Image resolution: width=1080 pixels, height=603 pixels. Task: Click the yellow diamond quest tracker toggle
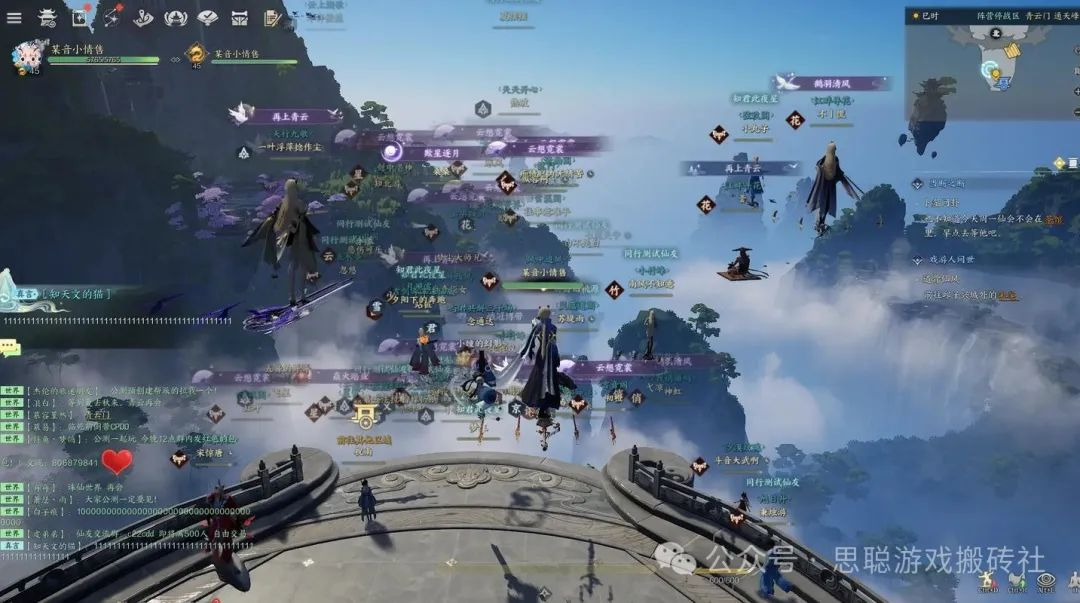coord(1059,163)
